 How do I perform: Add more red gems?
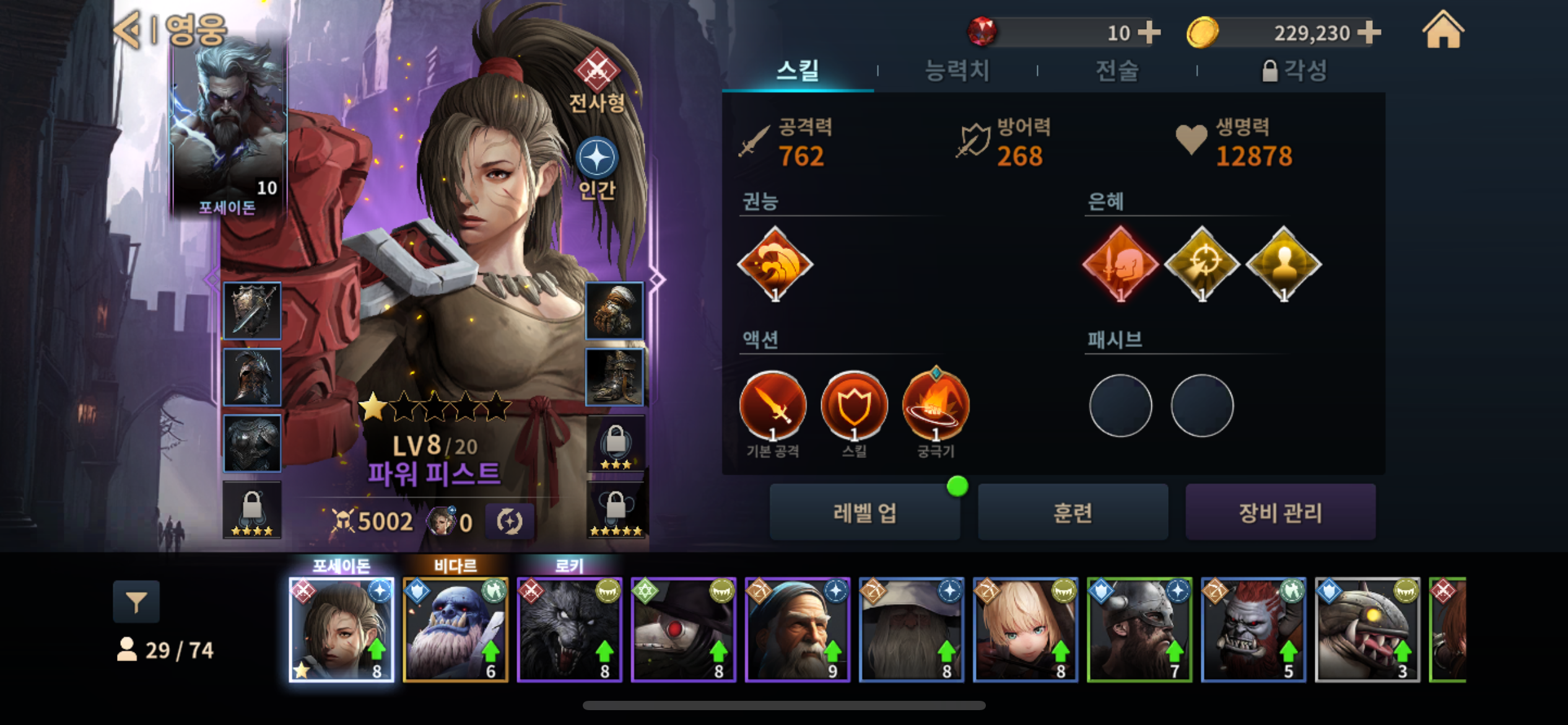1149,32
